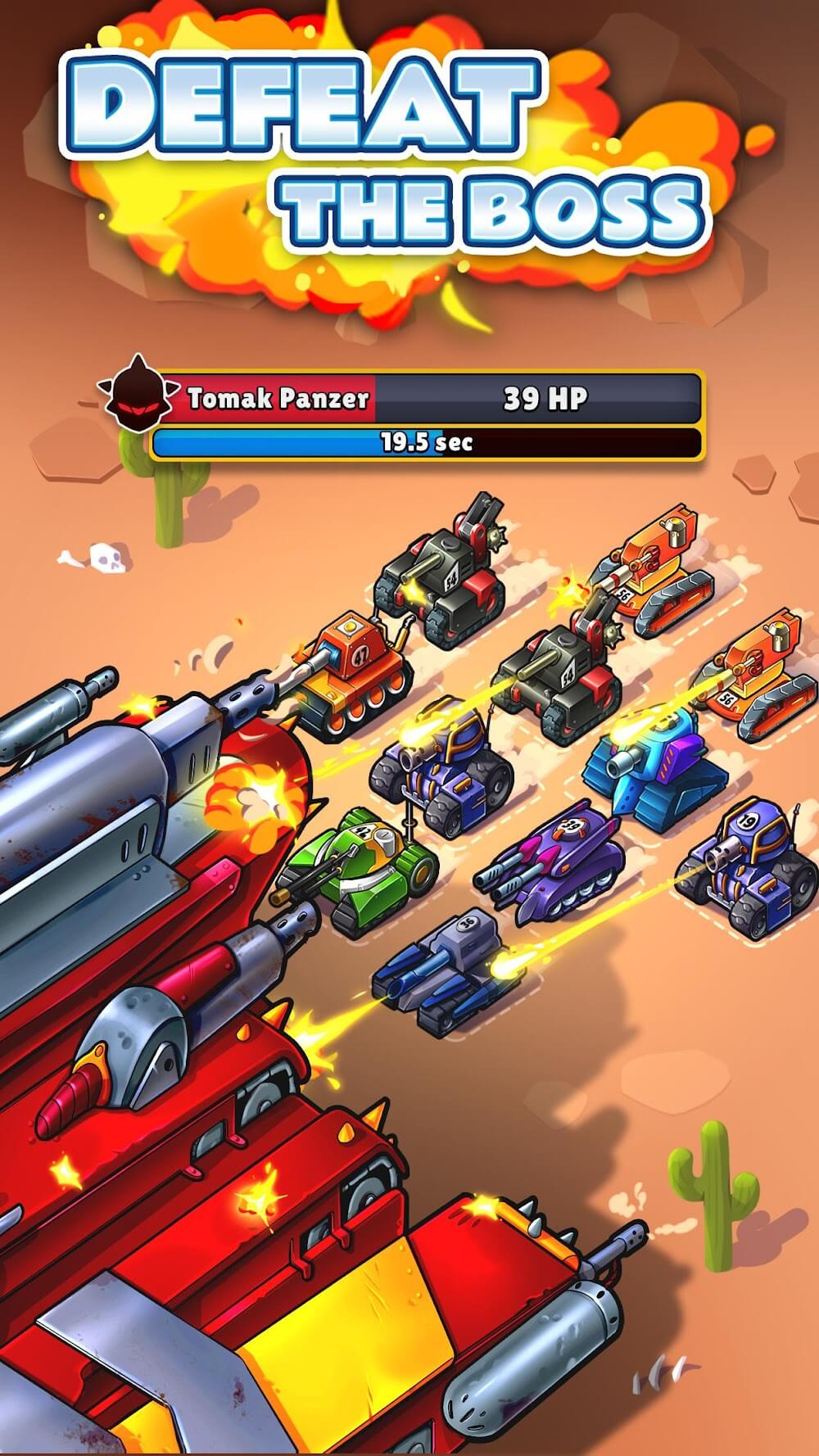Select the orange tank numbered 47
Image resolution: width=819 pixels, height=1456 pixels.
tap(354, 671)
